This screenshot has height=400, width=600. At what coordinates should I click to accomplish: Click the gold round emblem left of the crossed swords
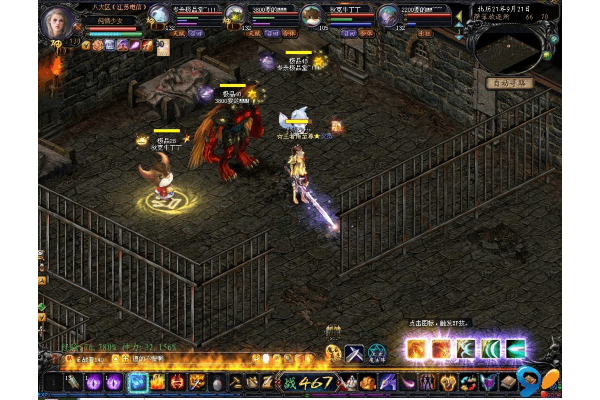(333, 353)
